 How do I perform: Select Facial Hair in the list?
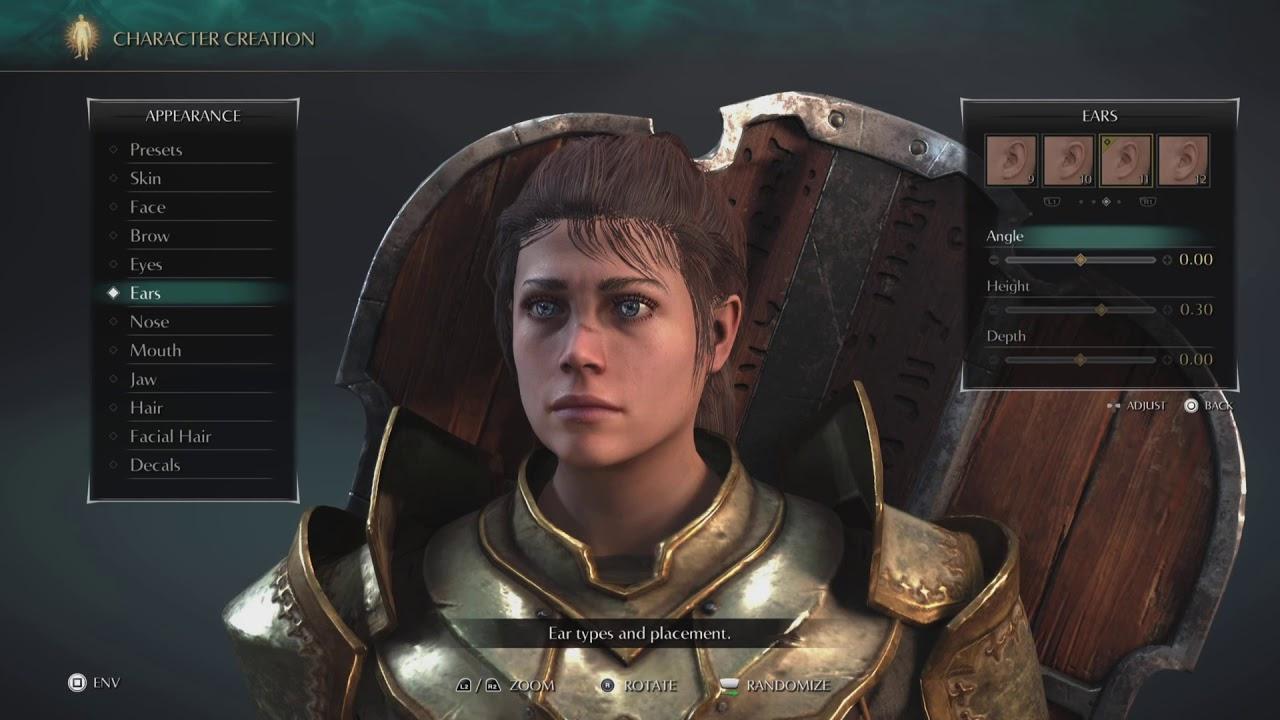point(170,437)
